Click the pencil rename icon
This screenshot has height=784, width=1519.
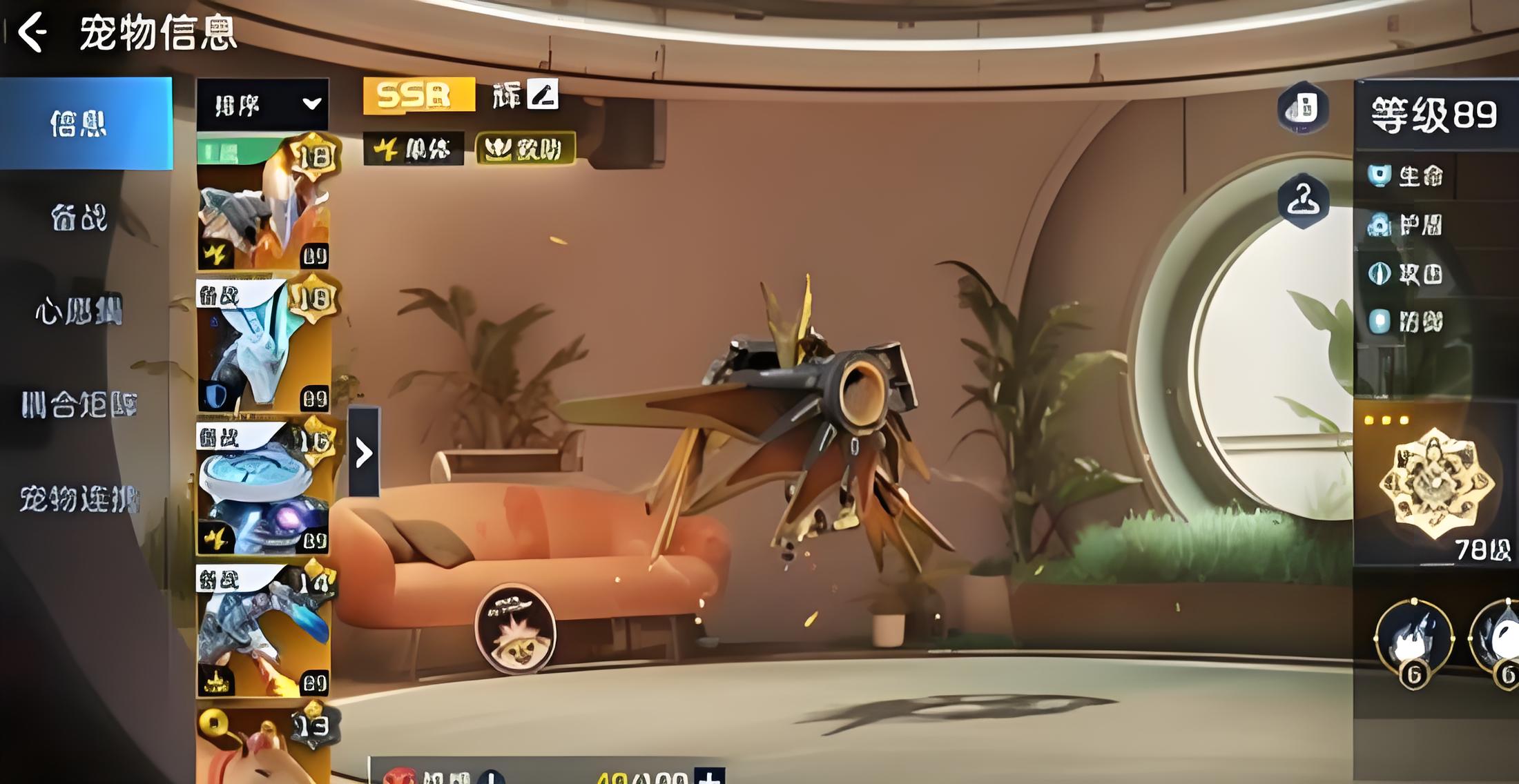(543, 95)
